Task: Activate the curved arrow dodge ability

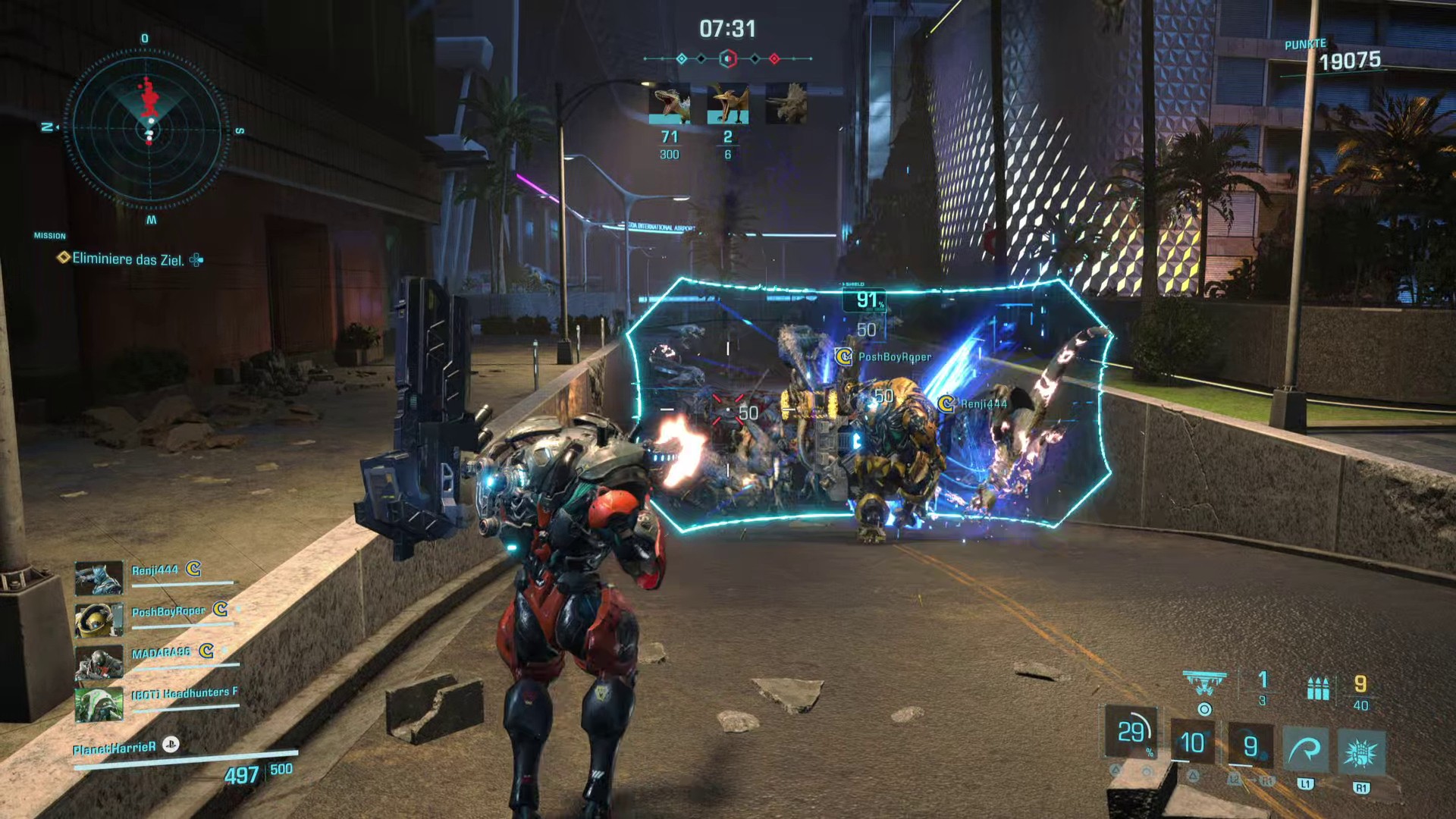Action: click(1305, 751)
